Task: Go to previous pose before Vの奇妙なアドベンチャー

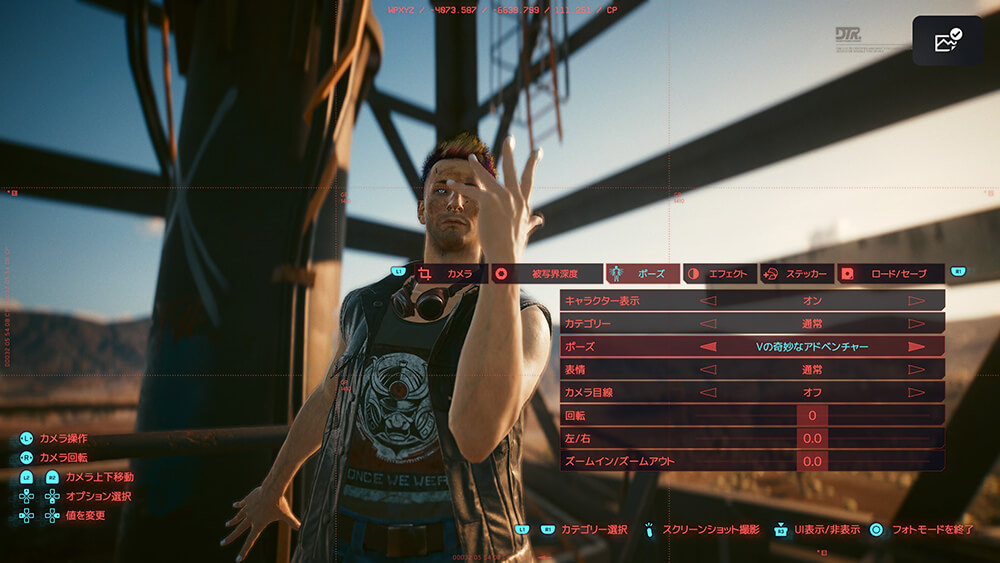Action: tap(708, 347)
